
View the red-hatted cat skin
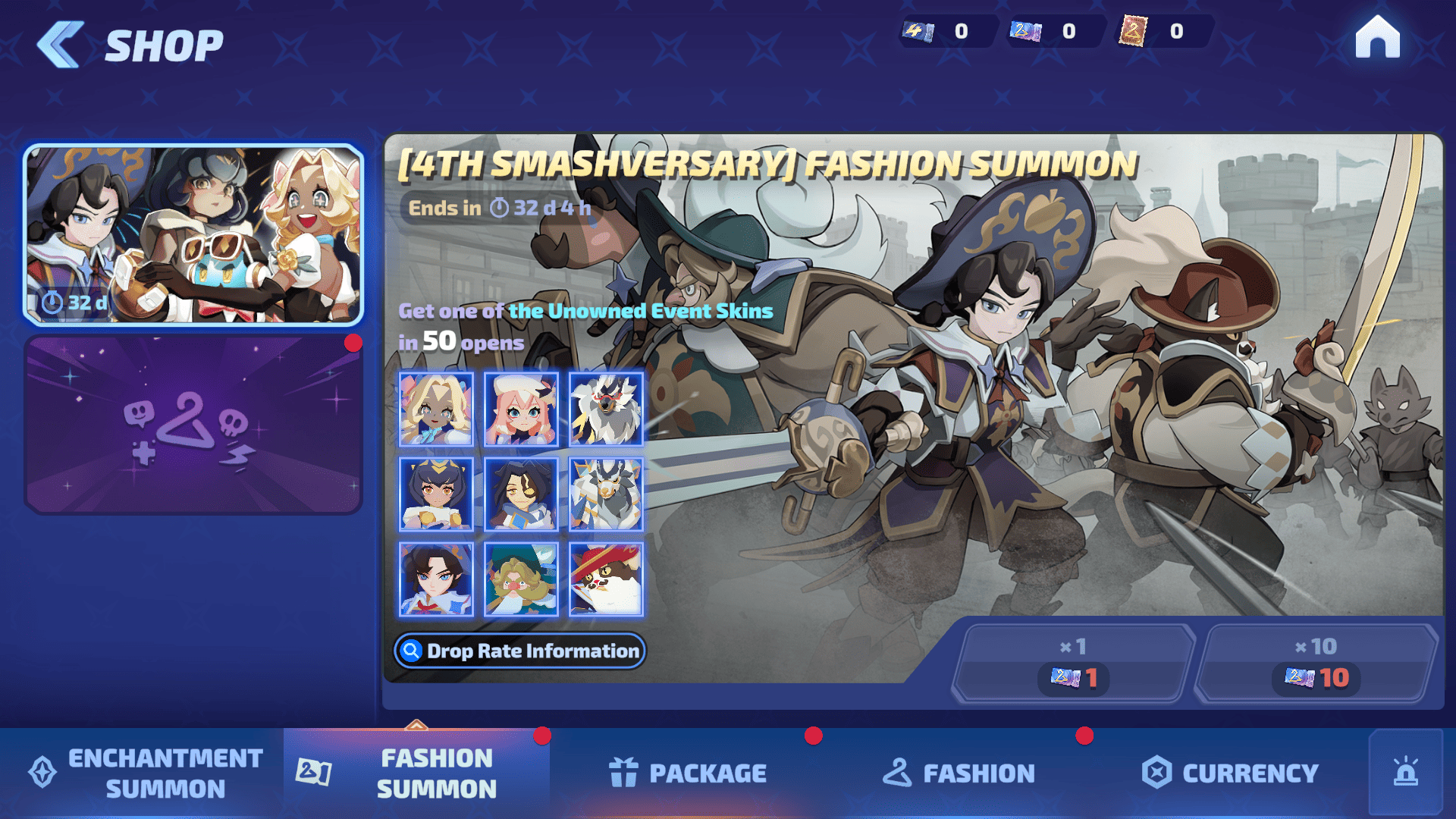point(606,579)
